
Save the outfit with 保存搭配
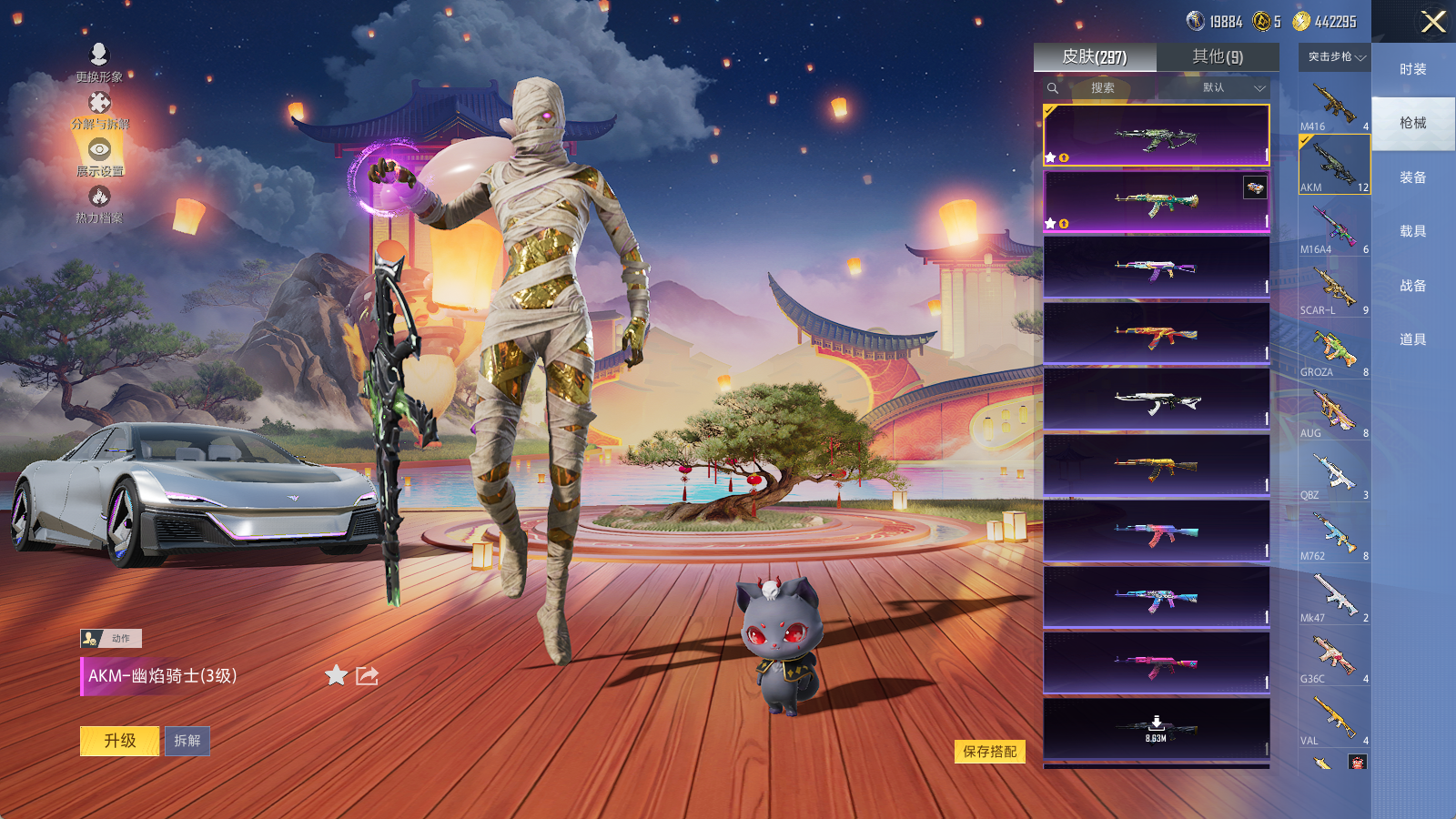[989, 752]
